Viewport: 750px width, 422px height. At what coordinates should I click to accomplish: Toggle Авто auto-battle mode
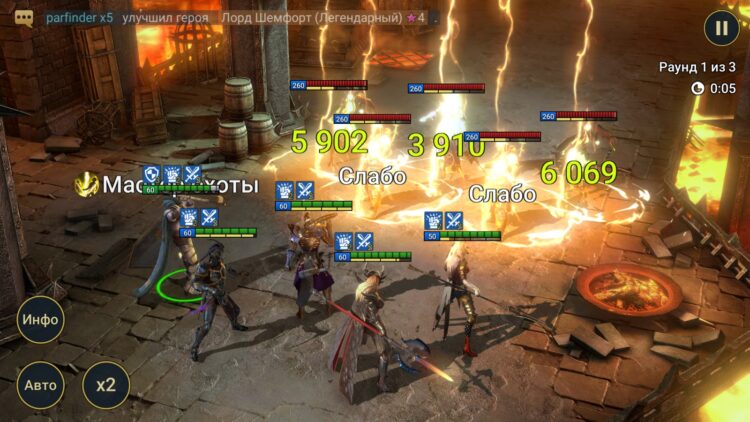39,385
